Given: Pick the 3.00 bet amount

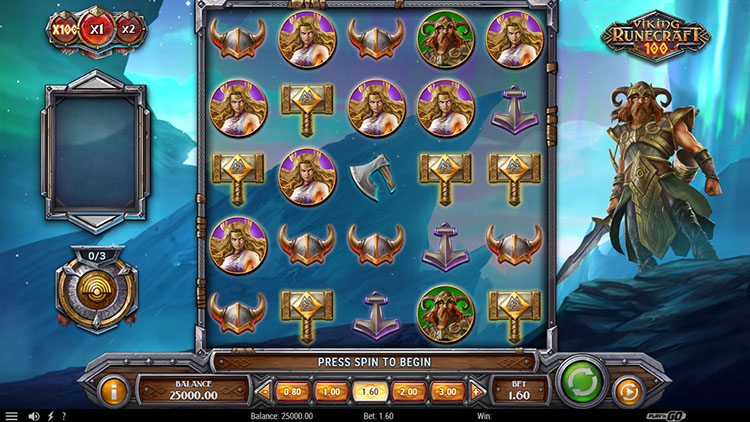Looking at the screenshot, I should pos(447,391).
